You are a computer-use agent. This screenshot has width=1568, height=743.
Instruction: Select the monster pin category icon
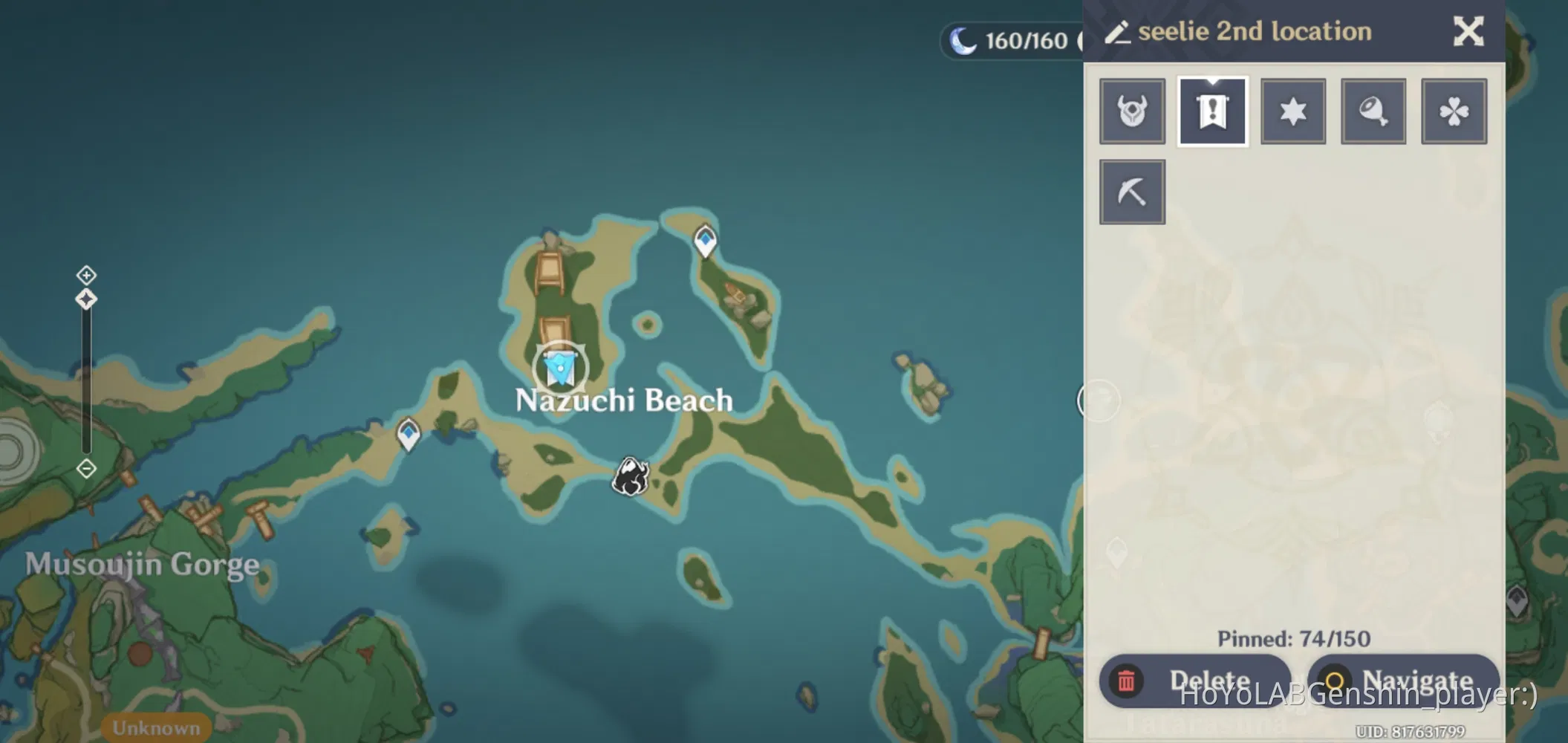click(x=1131, y=110)
